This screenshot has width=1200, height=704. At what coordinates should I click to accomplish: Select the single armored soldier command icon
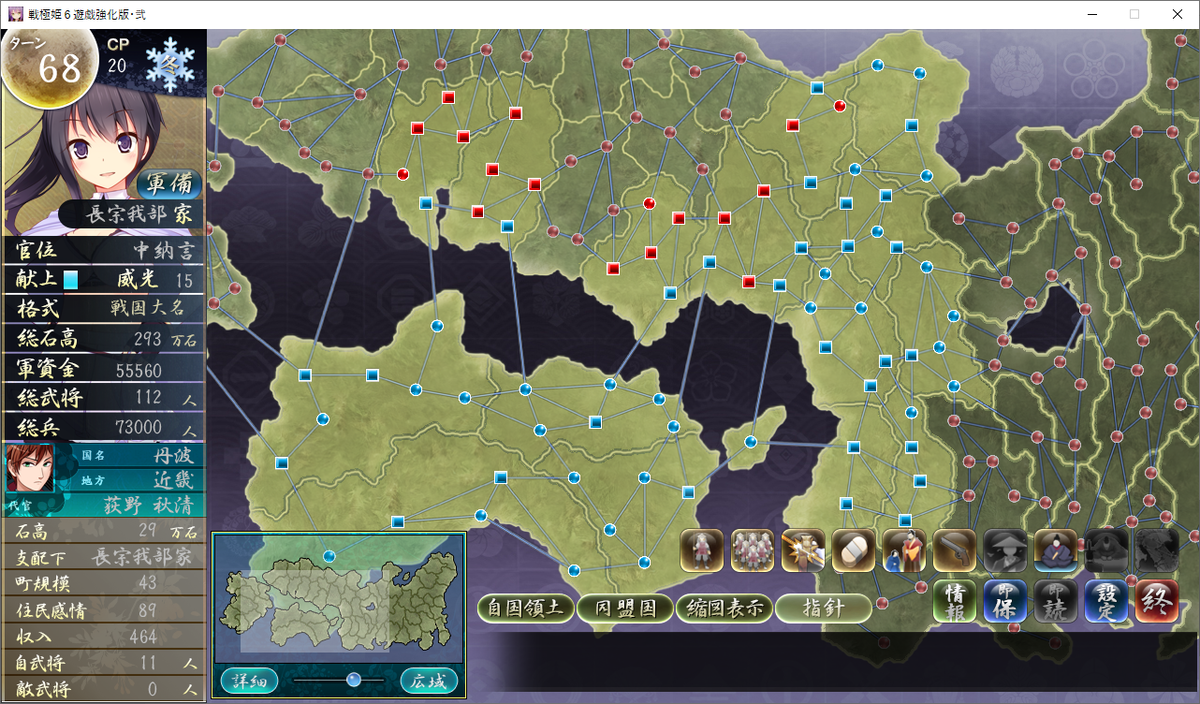click(702, 550)
